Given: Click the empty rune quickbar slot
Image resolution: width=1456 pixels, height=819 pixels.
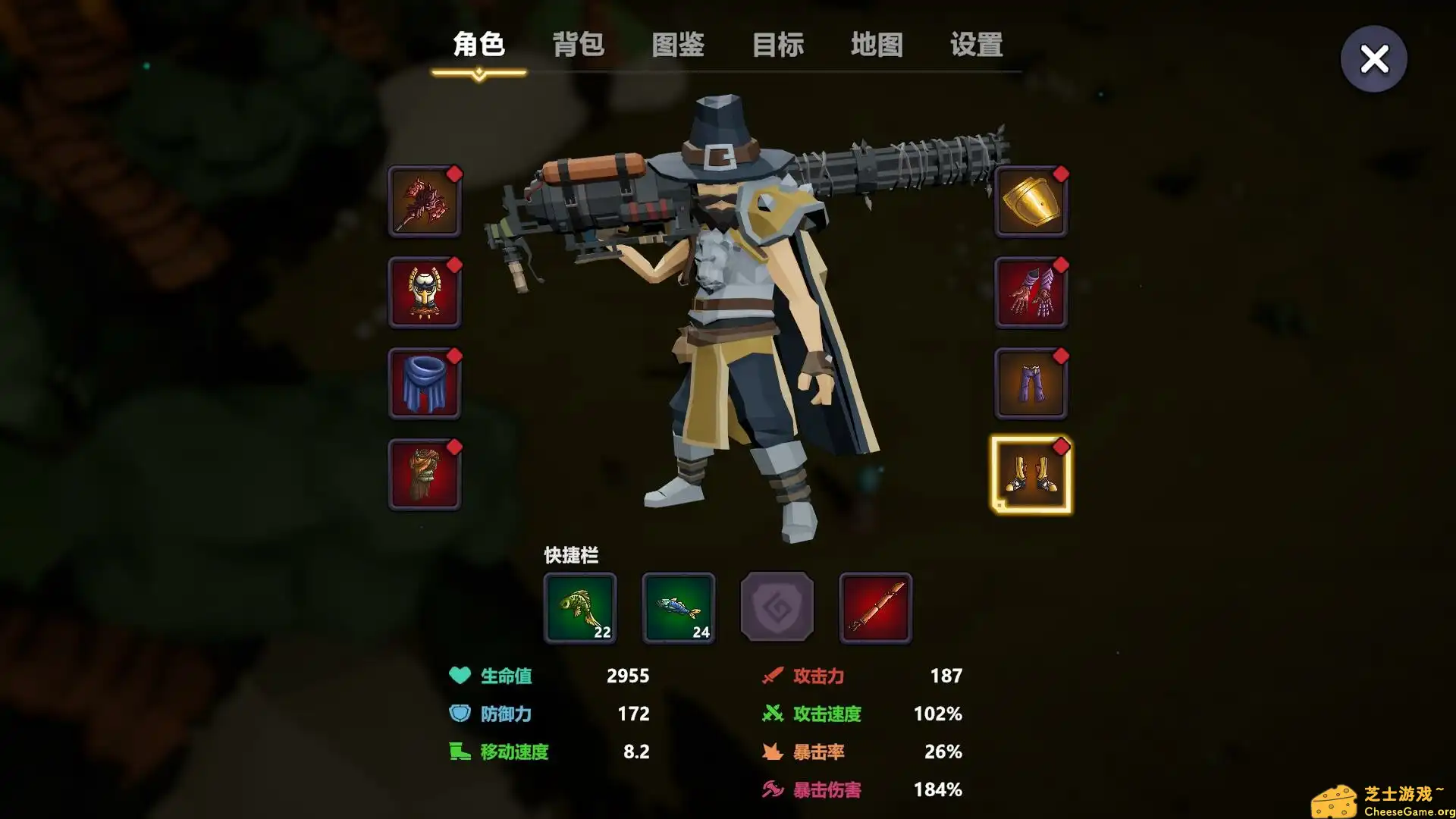Looking at the screenshot, I should (x=777, y=608).
